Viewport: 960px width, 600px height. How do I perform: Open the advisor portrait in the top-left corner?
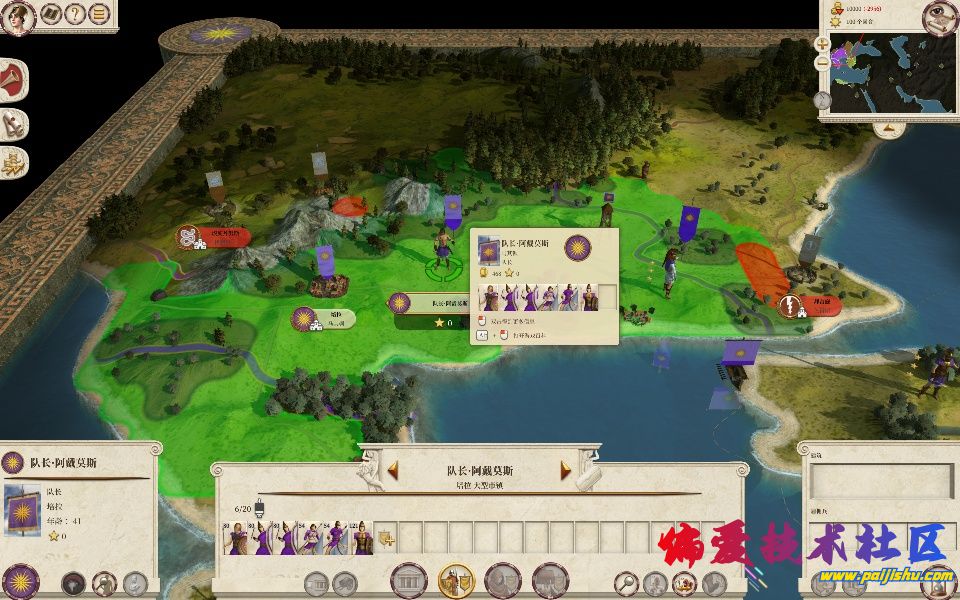point(19,16)
